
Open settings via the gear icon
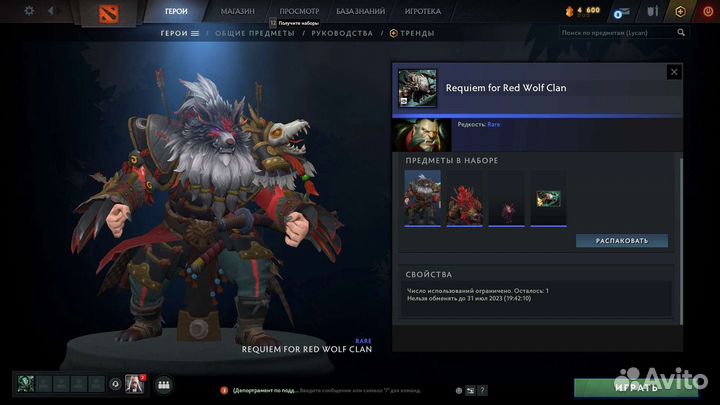pyautogui.click(x=29, y=11)
